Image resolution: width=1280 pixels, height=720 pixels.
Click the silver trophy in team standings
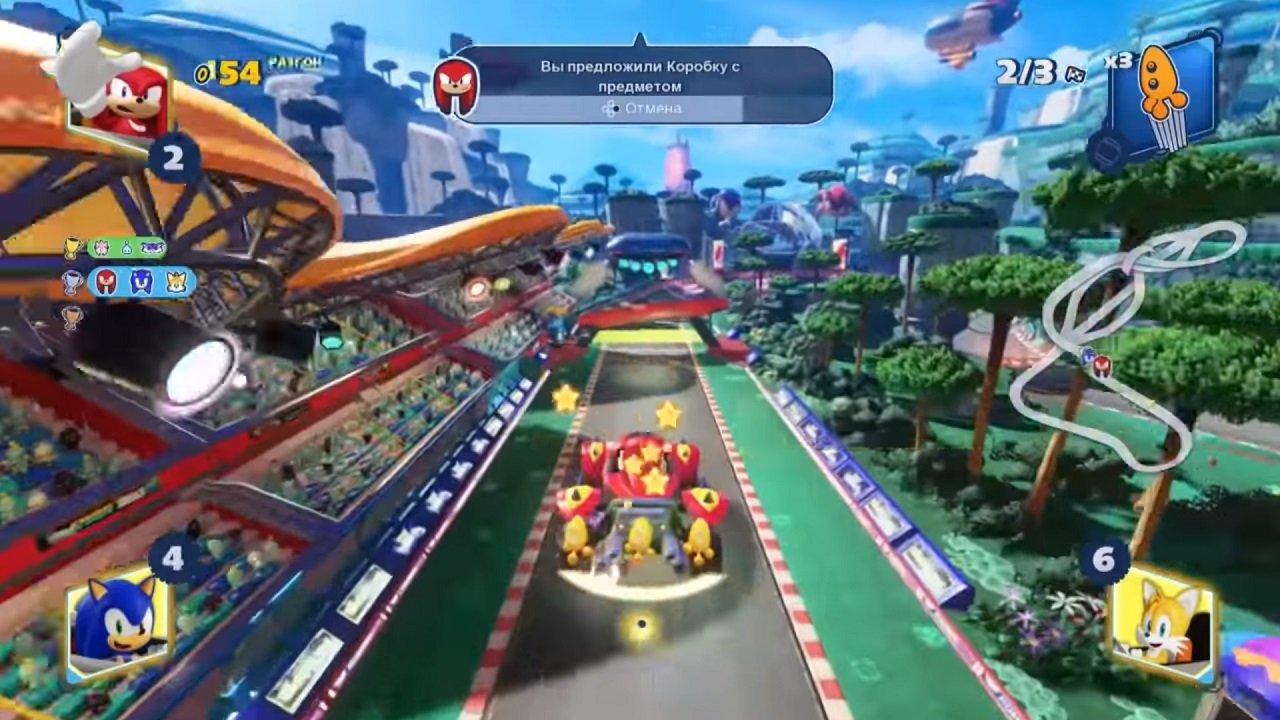pyautogui.click(x=73, y=283)
